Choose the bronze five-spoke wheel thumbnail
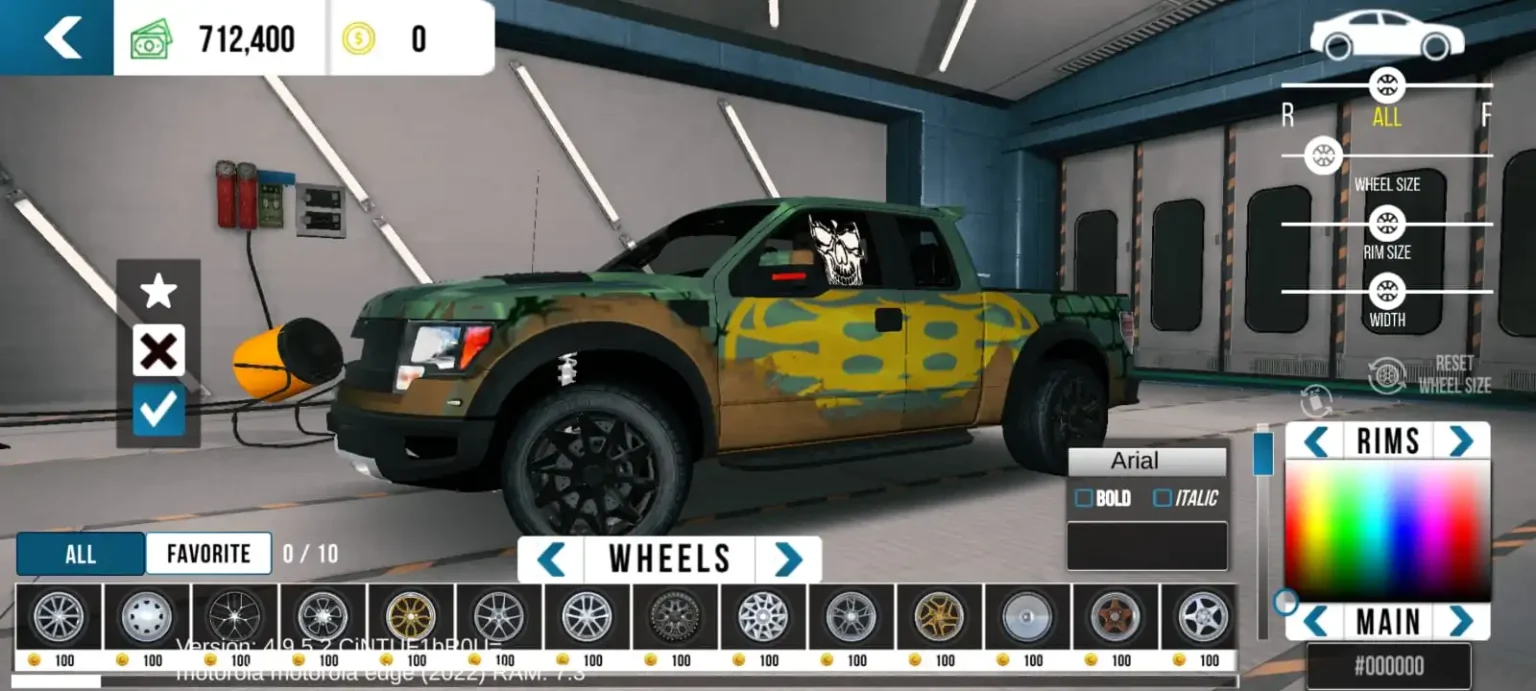 1115,616
